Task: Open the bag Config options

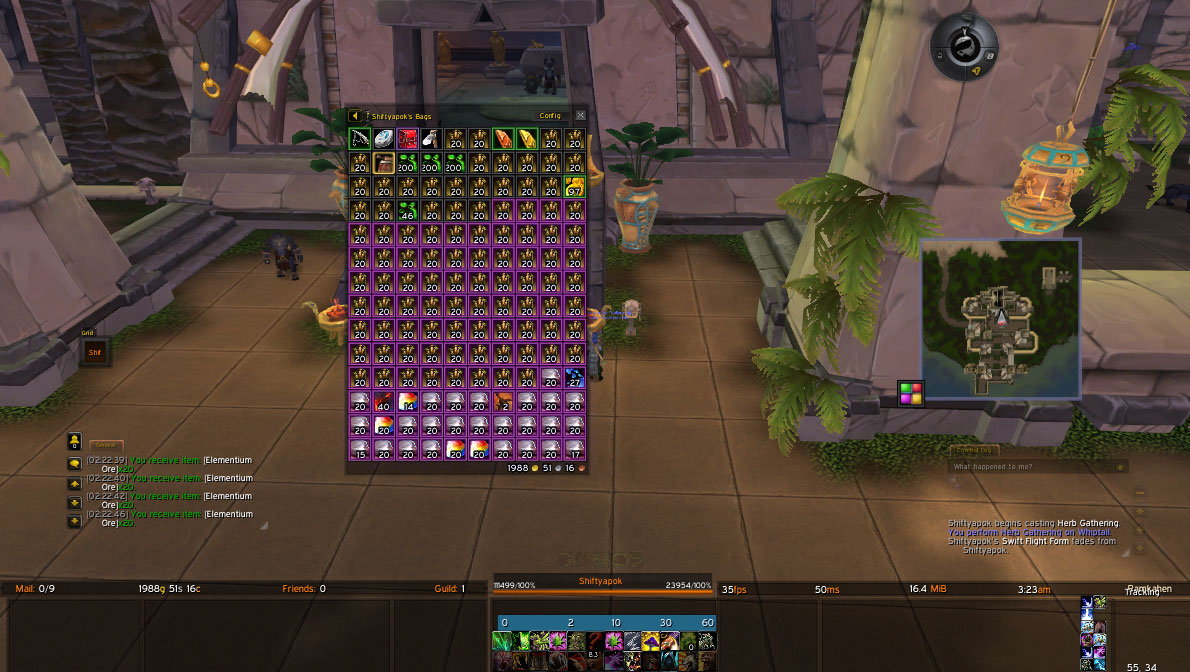Action: click(551, 115)
